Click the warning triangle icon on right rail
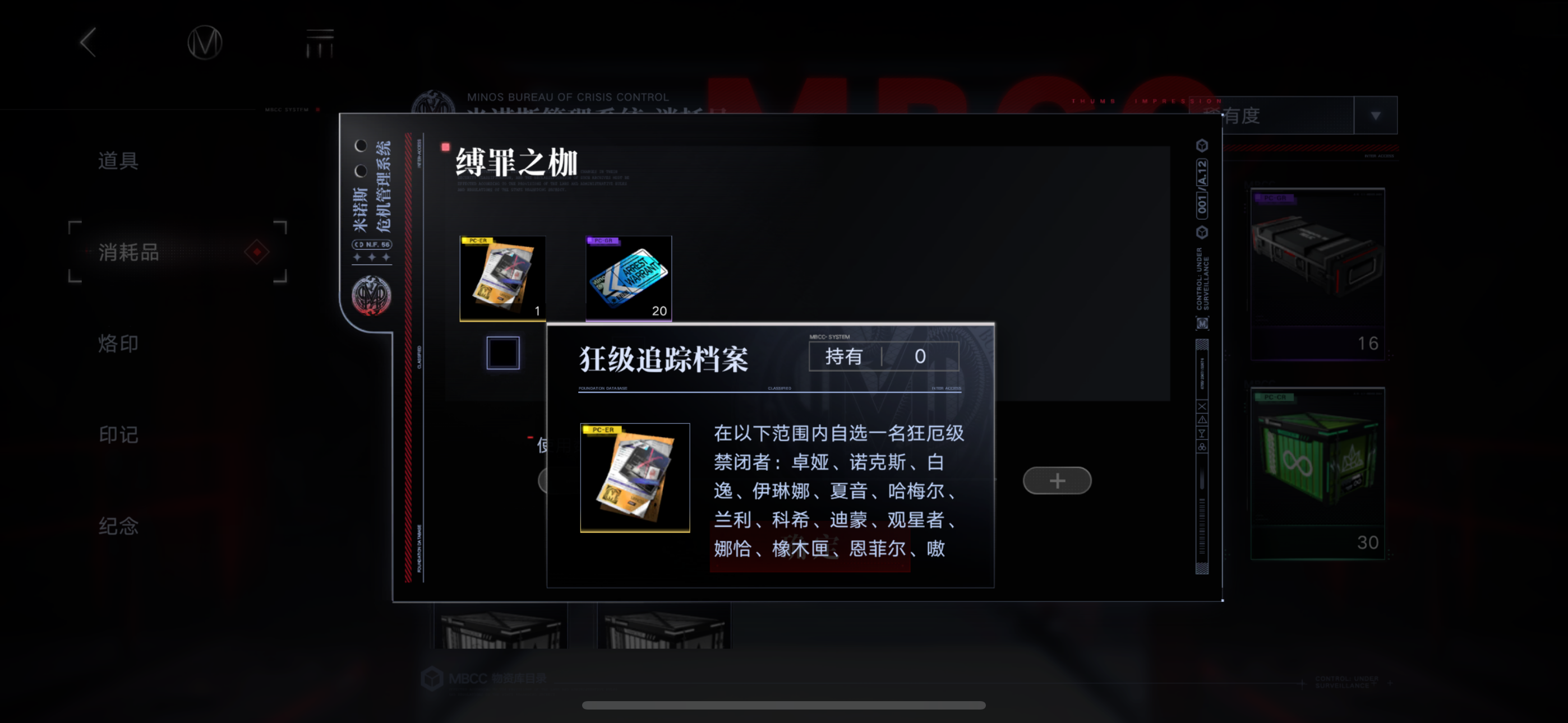The width and height of the screenshot is (1568, 723). 1202,420
